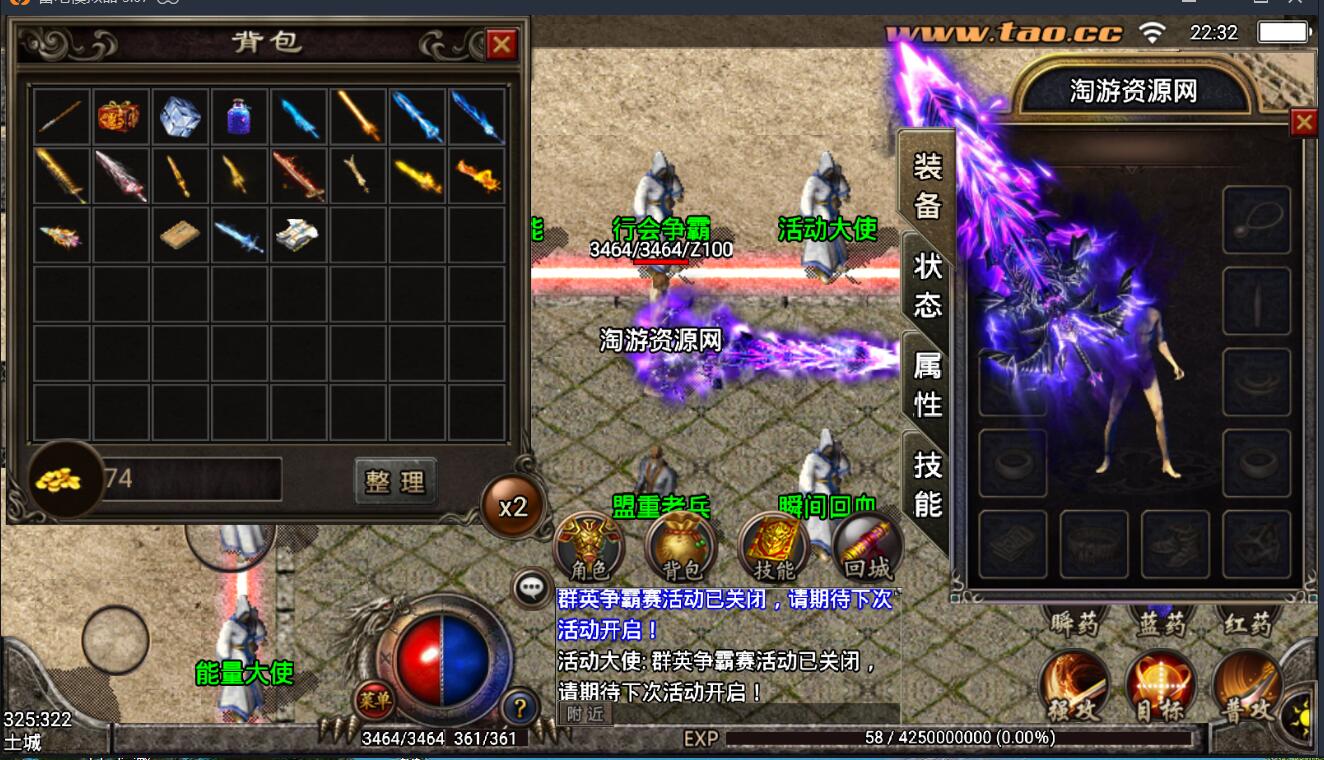Image resolution: width=1324 pixels, height=760 pixels.
Task: Select the purple potion bottle
Action: (x=240, y=116)
